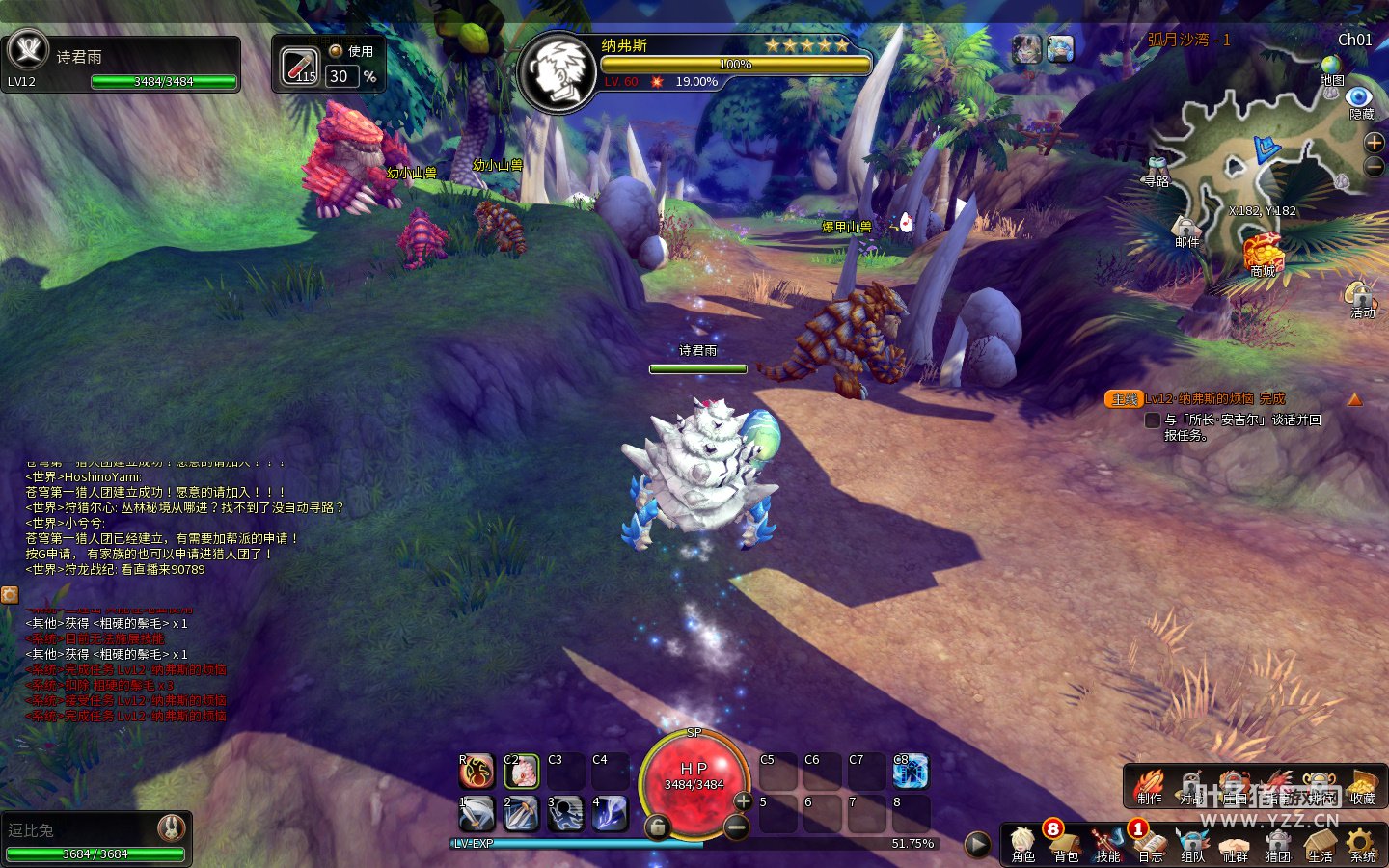1389x868 pixels.
Task: Open the 地图 world map globe
Action: pyautogui.click(x=1332, y=69)
